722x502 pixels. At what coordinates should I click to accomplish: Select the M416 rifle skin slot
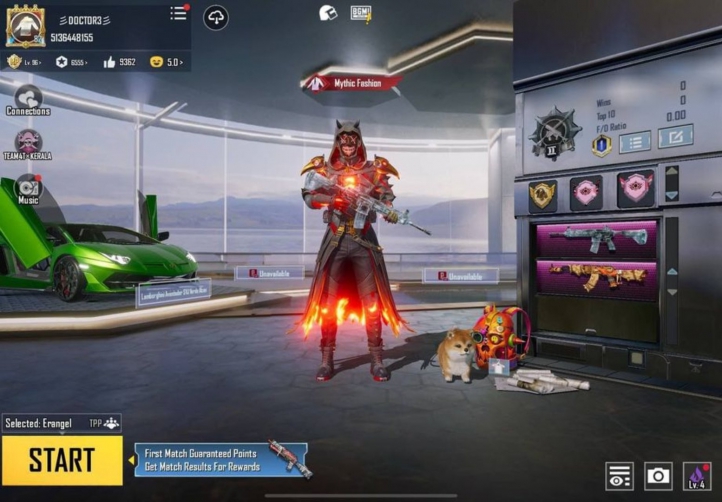pyautogui.click(x=596, y=238)
